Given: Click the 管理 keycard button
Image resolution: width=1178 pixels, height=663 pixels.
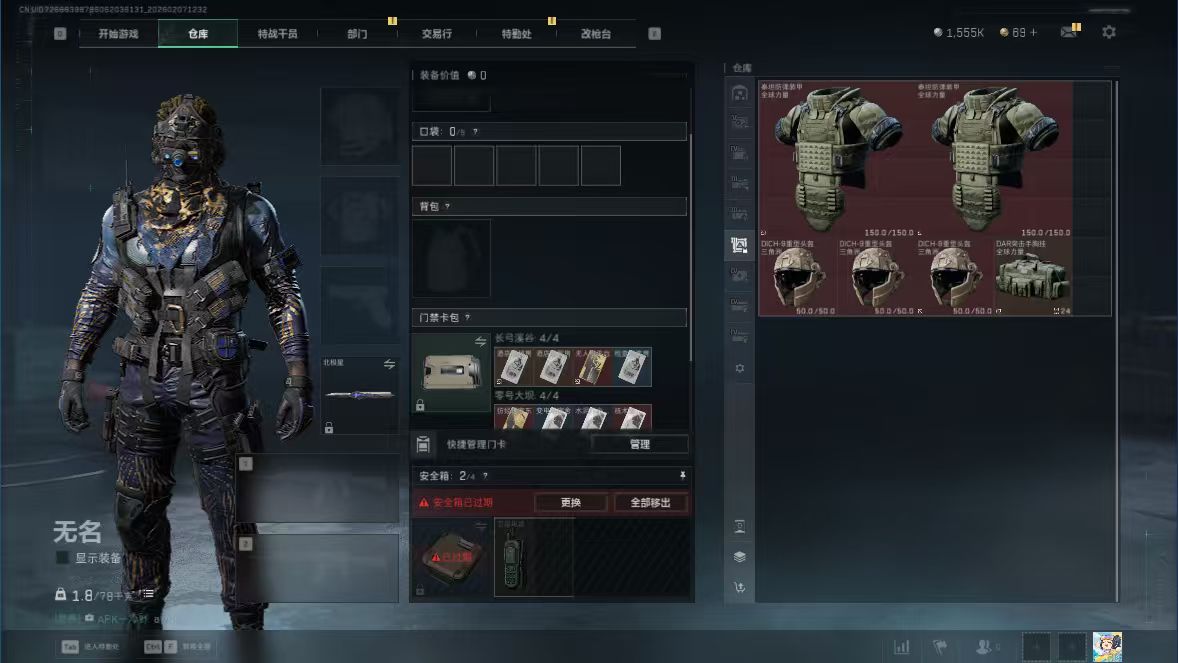Looking at the screenshot, I should coord(639,444).
